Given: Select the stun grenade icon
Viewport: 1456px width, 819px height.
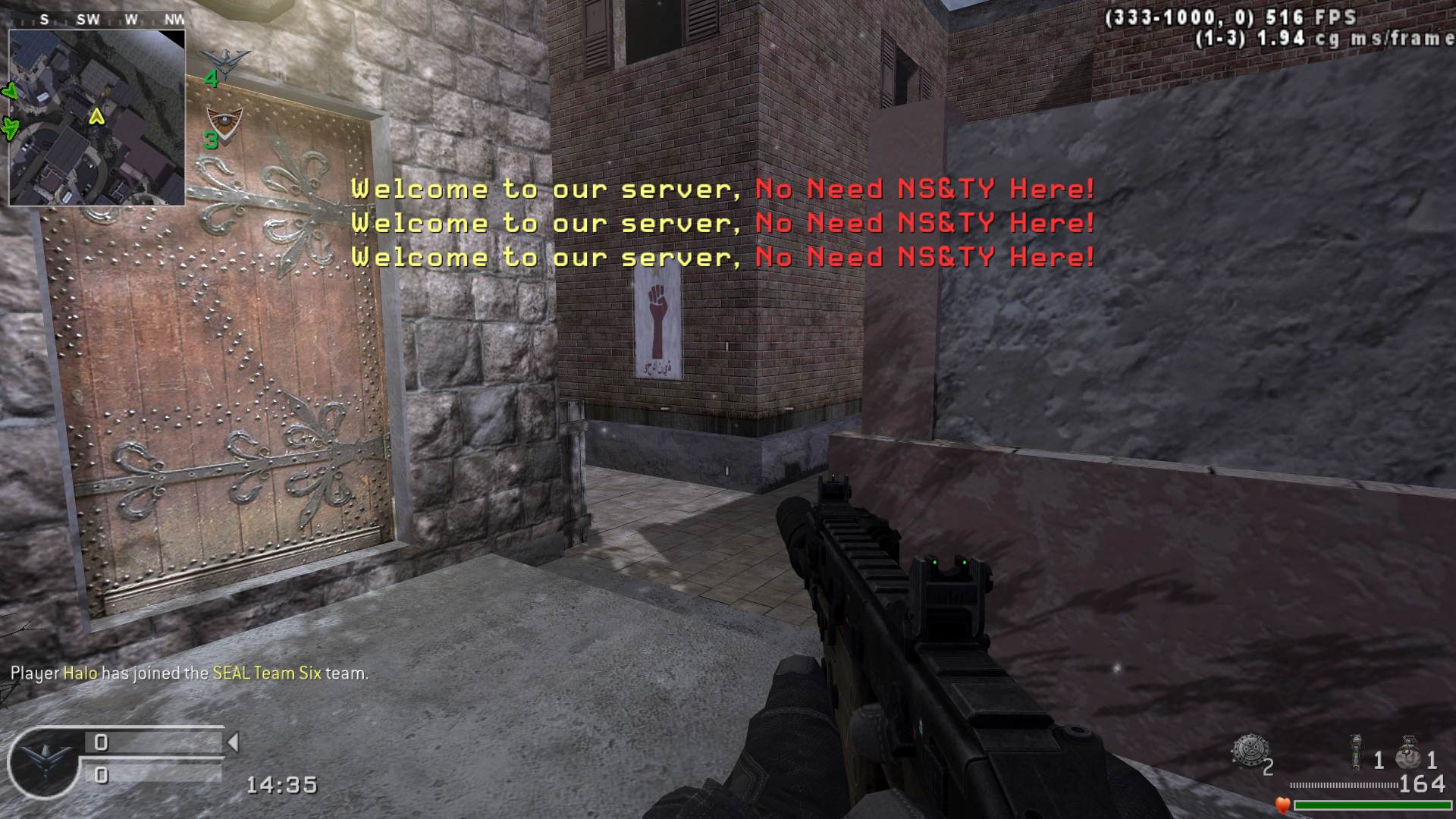Looking at the screenshot, I should click(1357, 752).
